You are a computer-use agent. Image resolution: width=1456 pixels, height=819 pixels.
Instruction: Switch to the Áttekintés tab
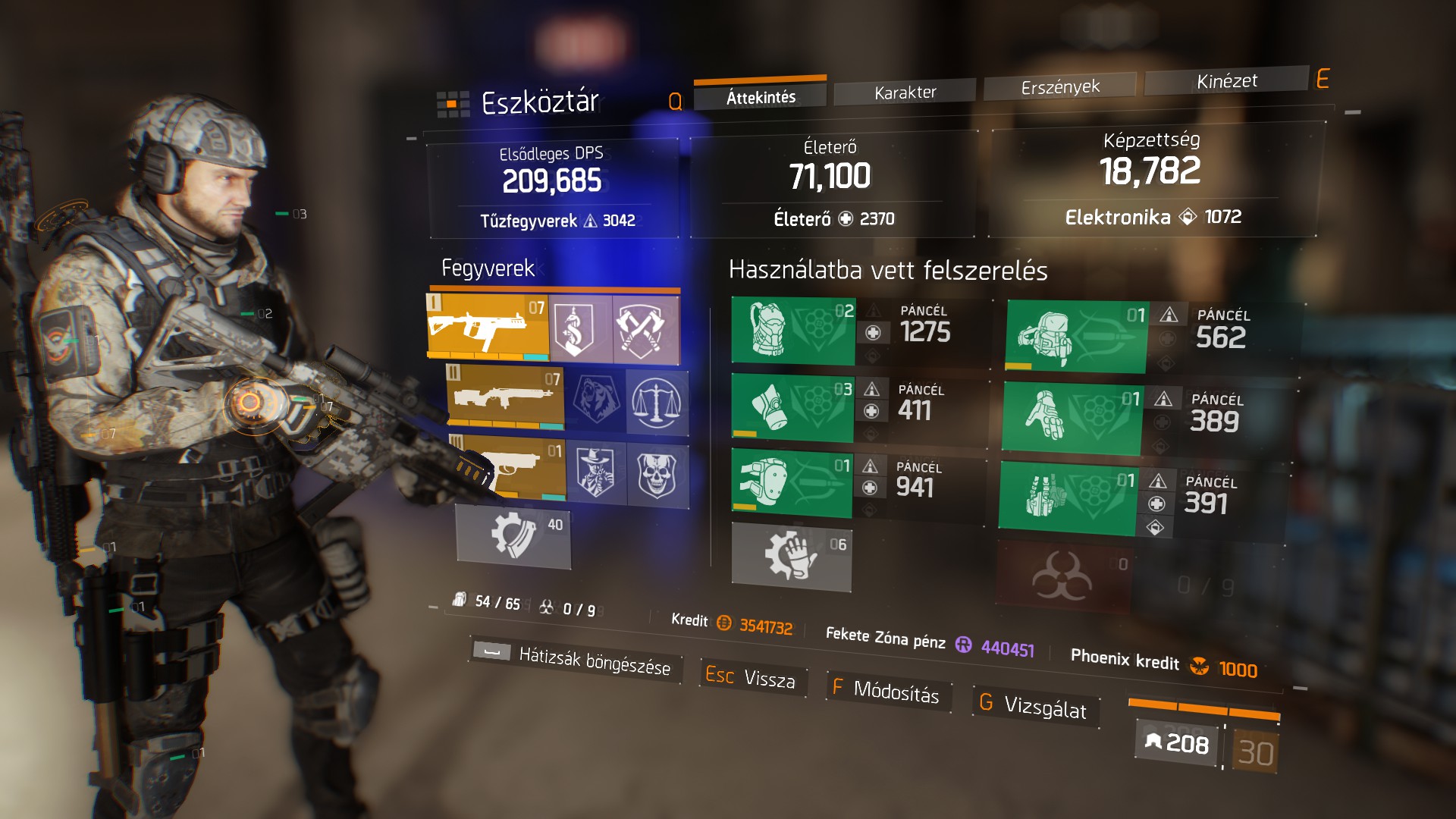[760, 97]
